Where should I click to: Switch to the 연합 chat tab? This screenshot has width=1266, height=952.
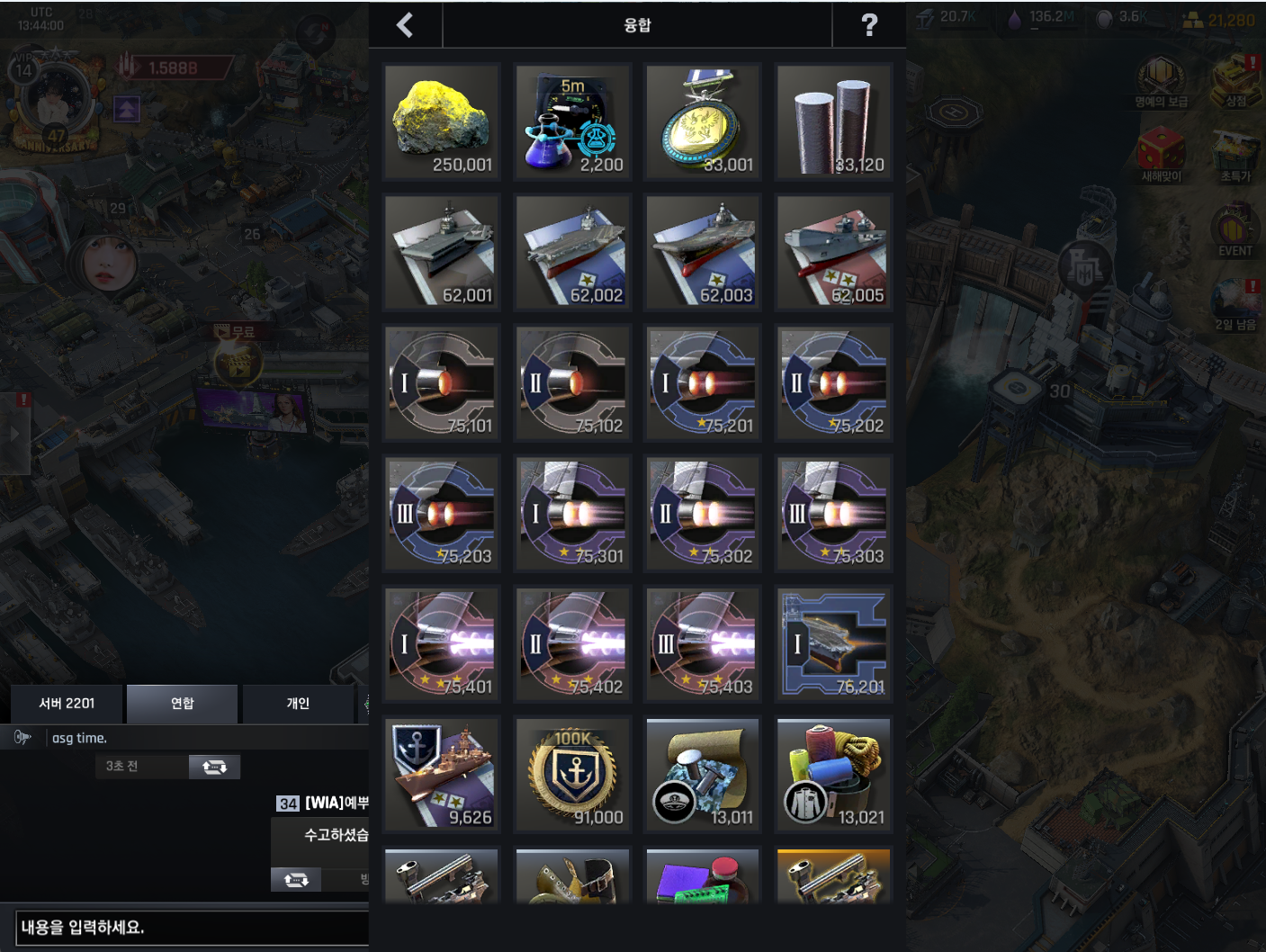pyautogui.click(x=182, y=704)
